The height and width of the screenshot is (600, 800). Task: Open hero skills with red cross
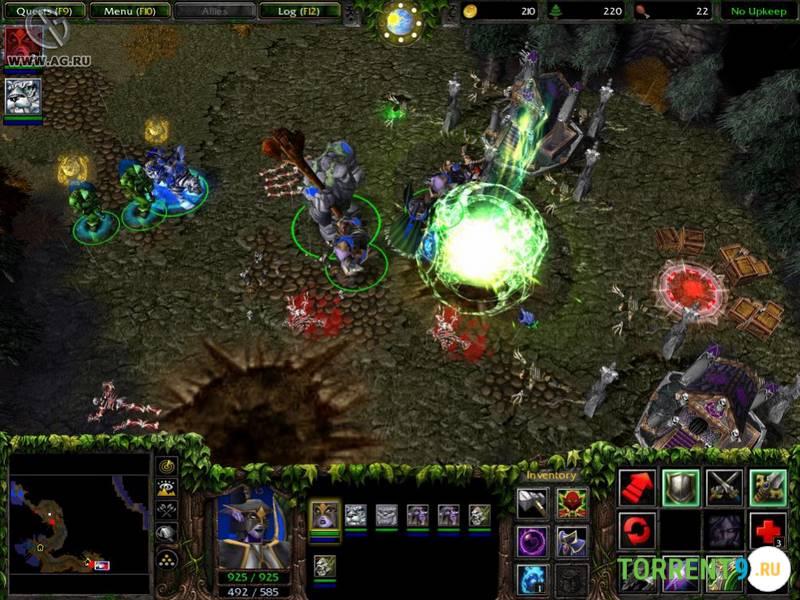point(768,530)
